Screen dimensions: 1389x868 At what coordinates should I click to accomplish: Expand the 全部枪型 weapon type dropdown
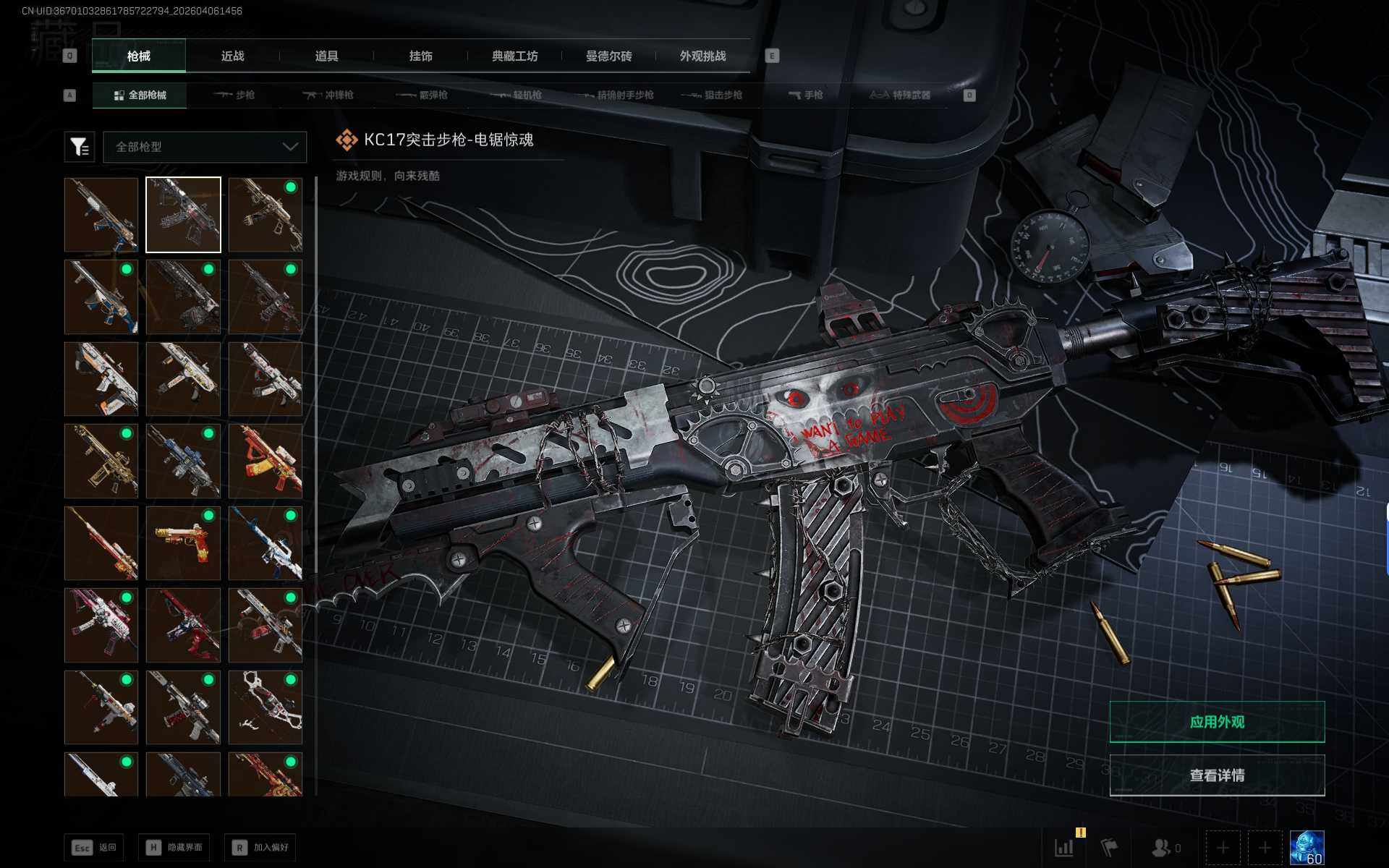[205, 147]
